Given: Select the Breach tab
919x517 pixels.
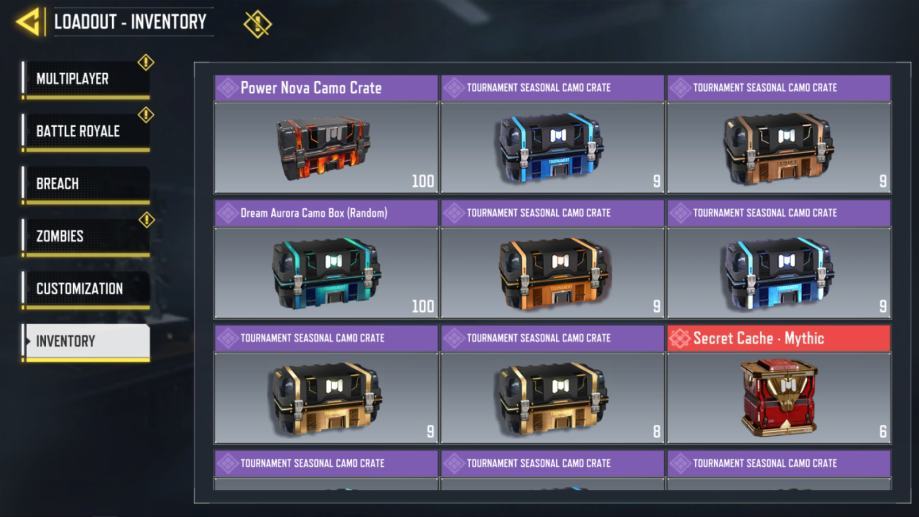Looking at the screenshot, I should [x=85, y=184].
